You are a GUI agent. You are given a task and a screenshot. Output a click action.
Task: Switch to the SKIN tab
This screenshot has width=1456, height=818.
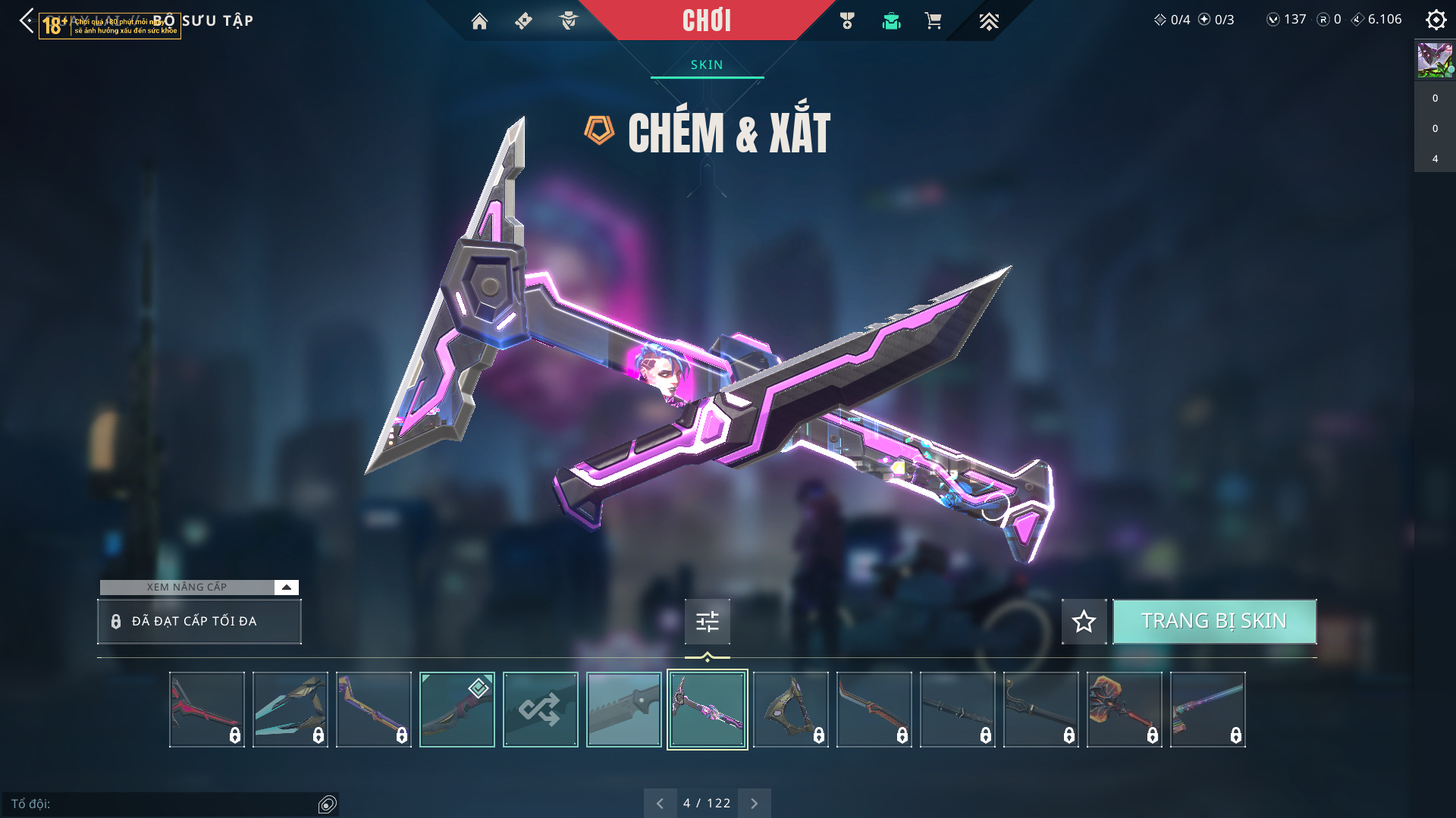click(707, 65)
